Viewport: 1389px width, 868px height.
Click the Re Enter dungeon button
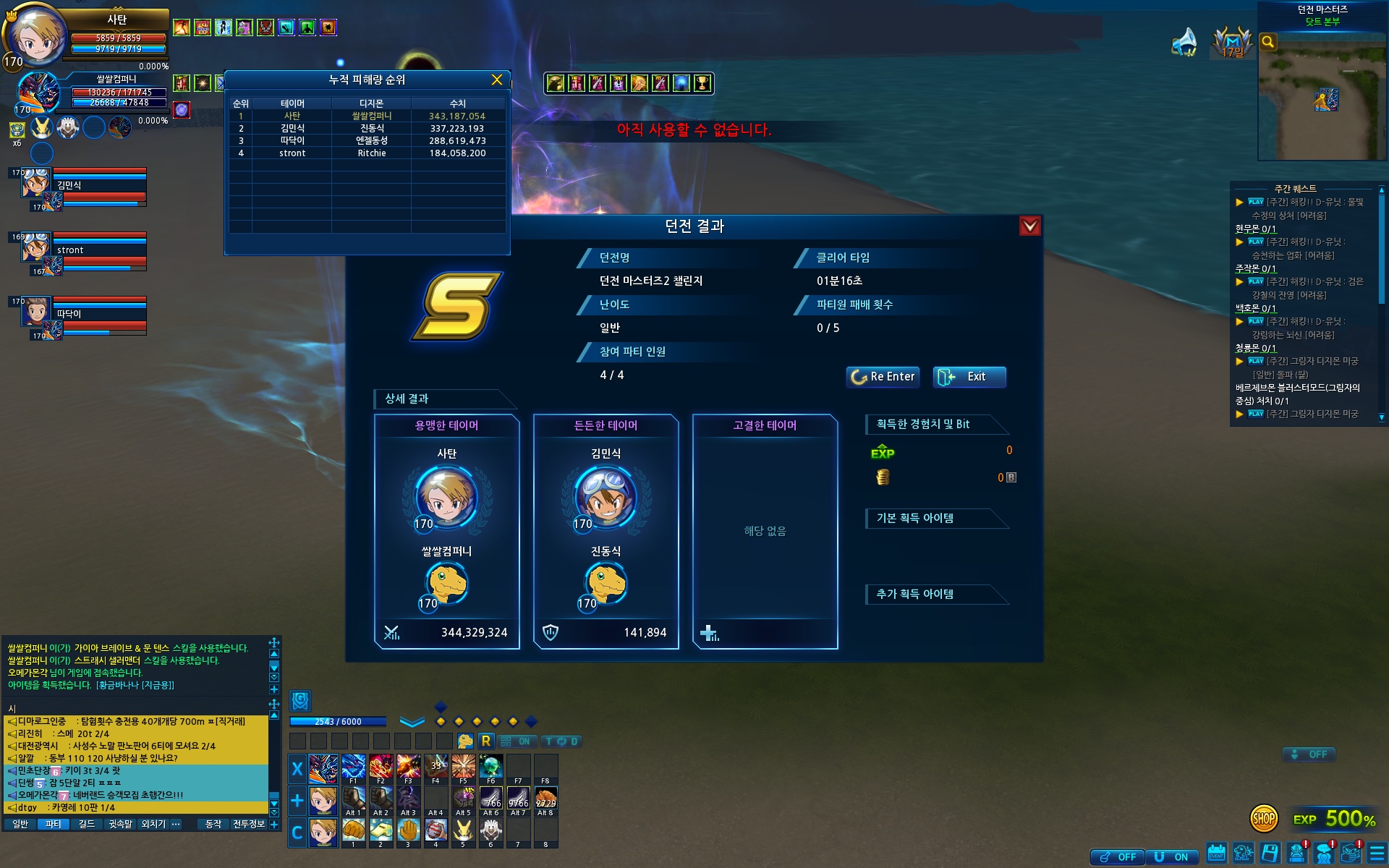pos(883,377)
